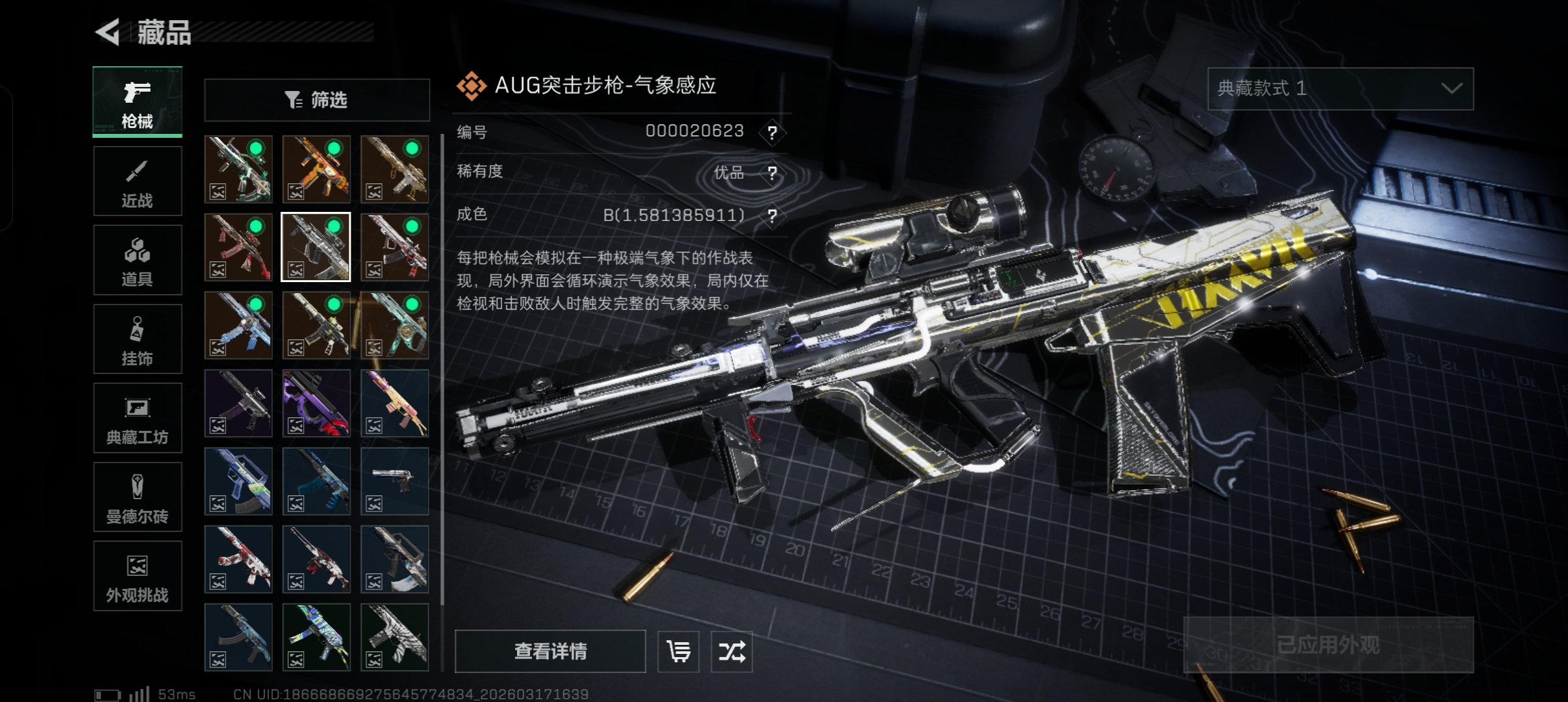This screenshot has width=1568, height=702.
Task: Open the 近战 melee category
Action: pos(137,181)
